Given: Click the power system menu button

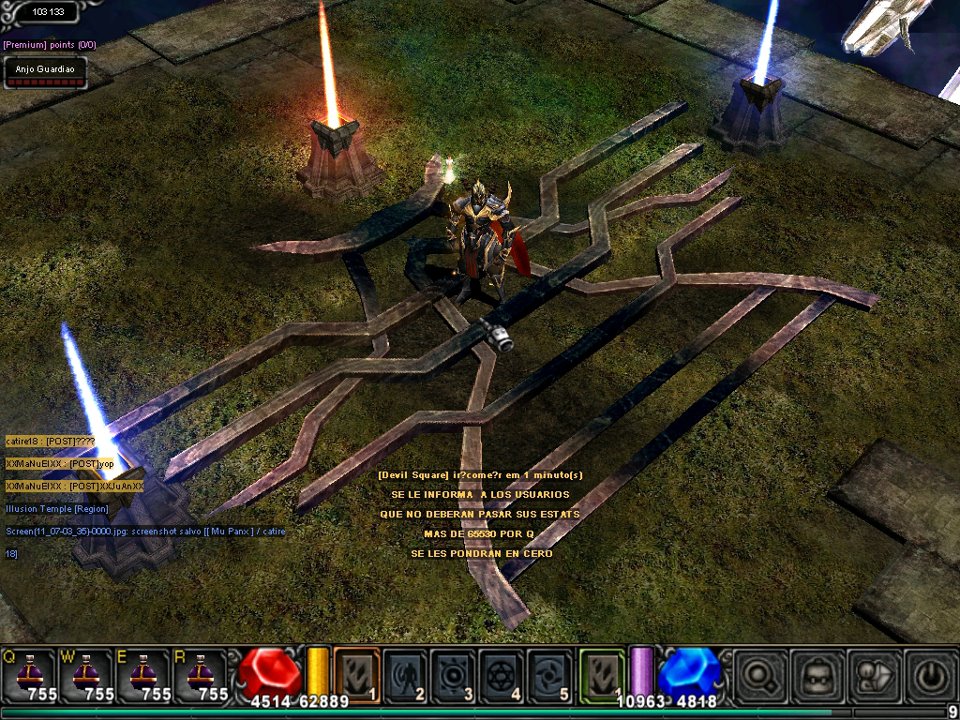Looking at the screenshot, I should coord(930,676).
